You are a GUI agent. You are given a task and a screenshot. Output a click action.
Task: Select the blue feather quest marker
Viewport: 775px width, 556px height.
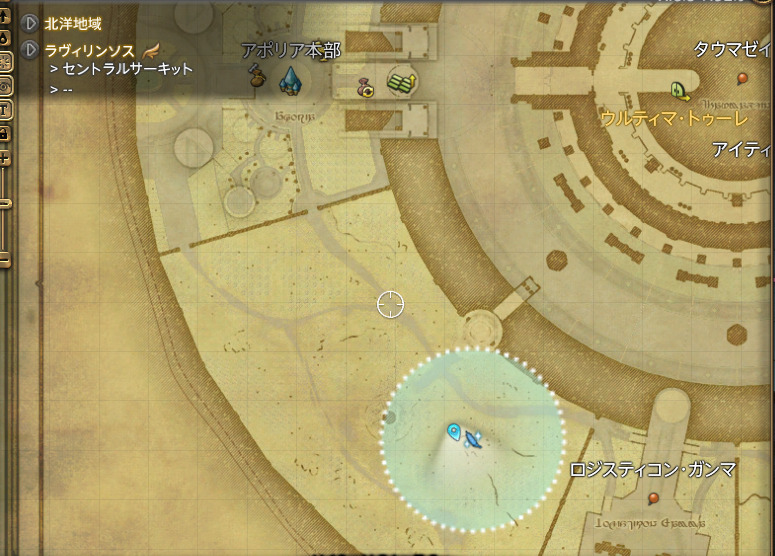[x=474, y=438]
